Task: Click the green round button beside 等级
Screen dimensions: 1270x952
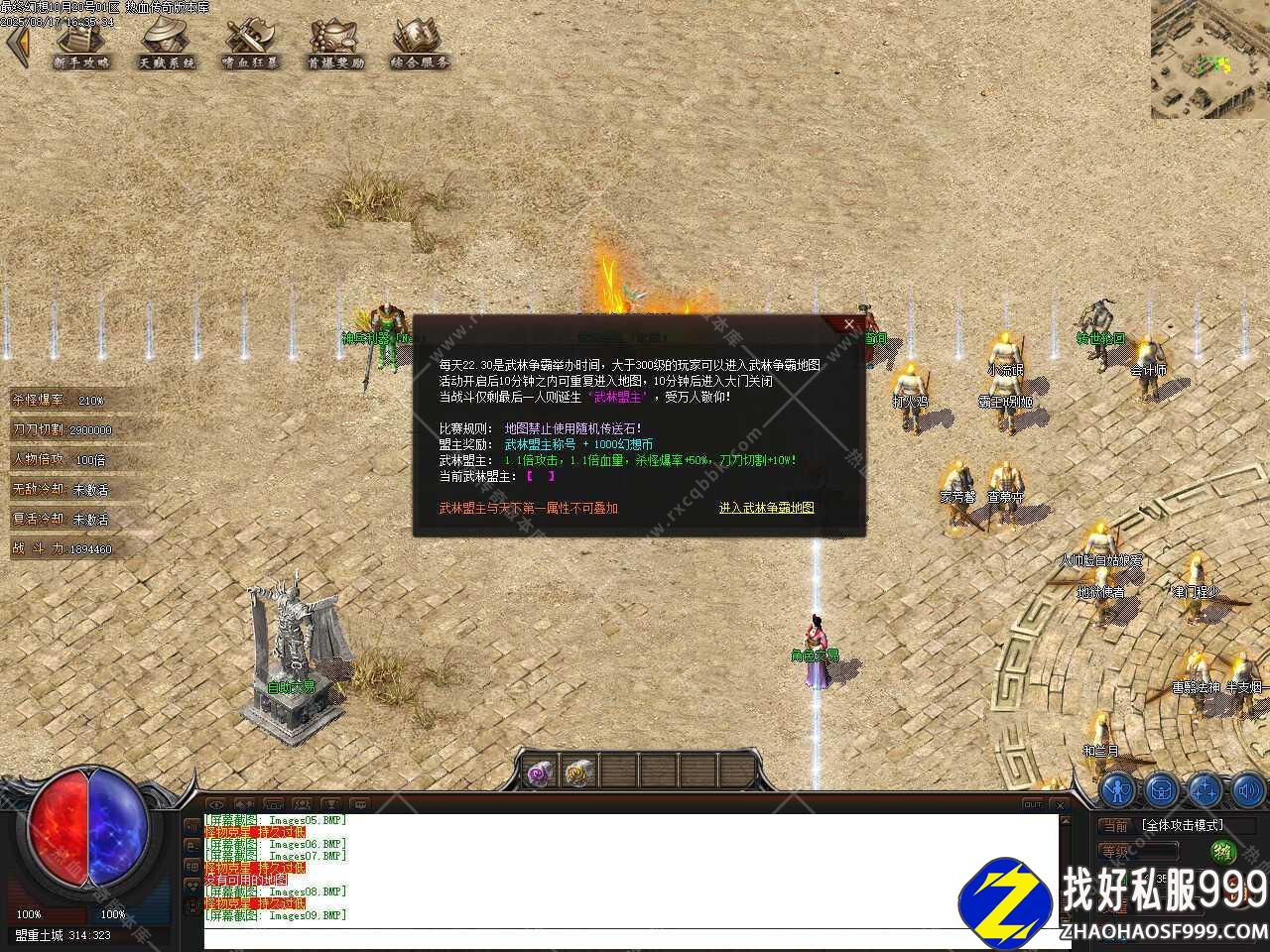Action: [1221, 851]
